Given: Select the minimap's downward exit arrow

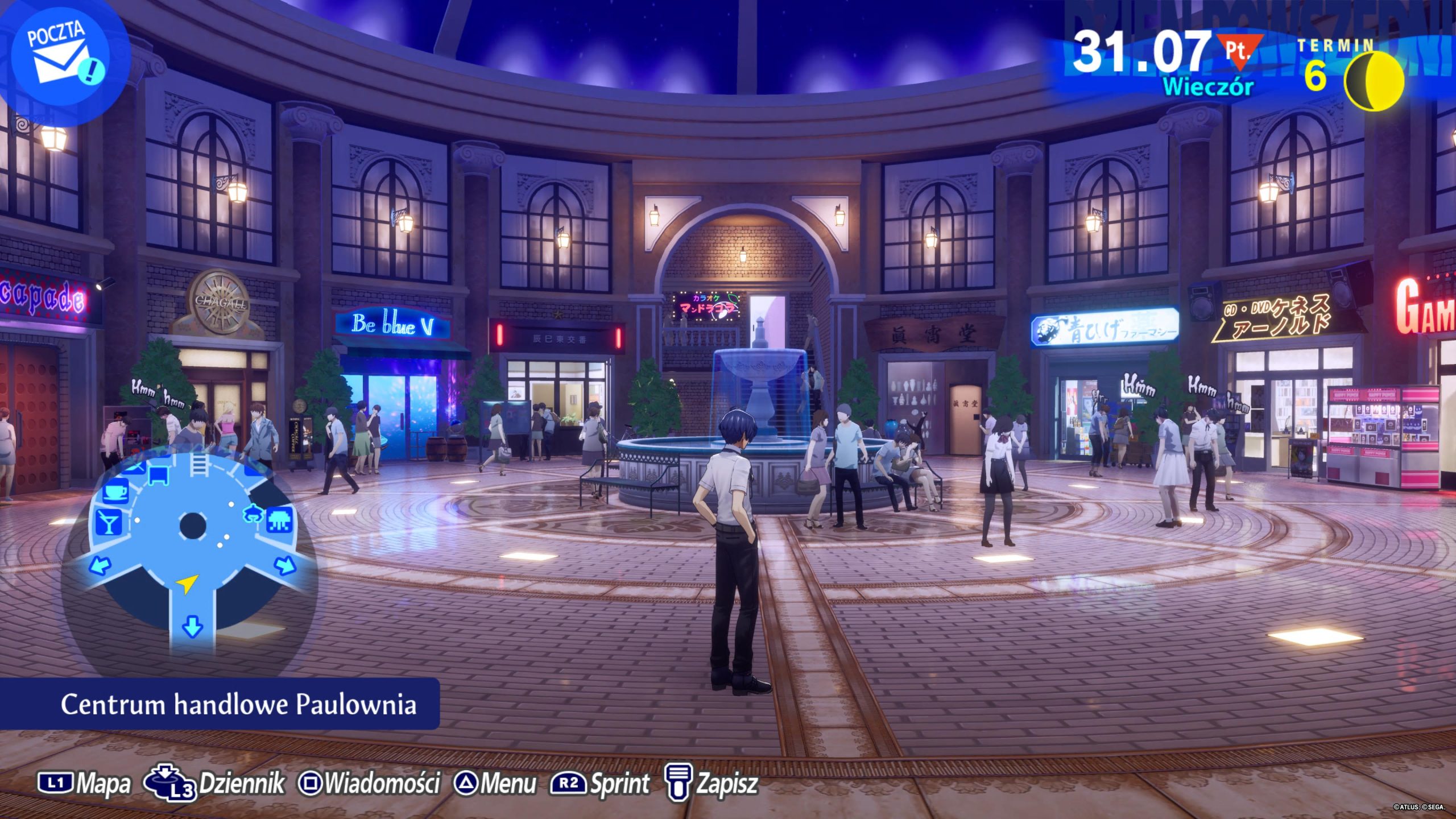Looking at the screenshot, I should click(x=192, y=626).
